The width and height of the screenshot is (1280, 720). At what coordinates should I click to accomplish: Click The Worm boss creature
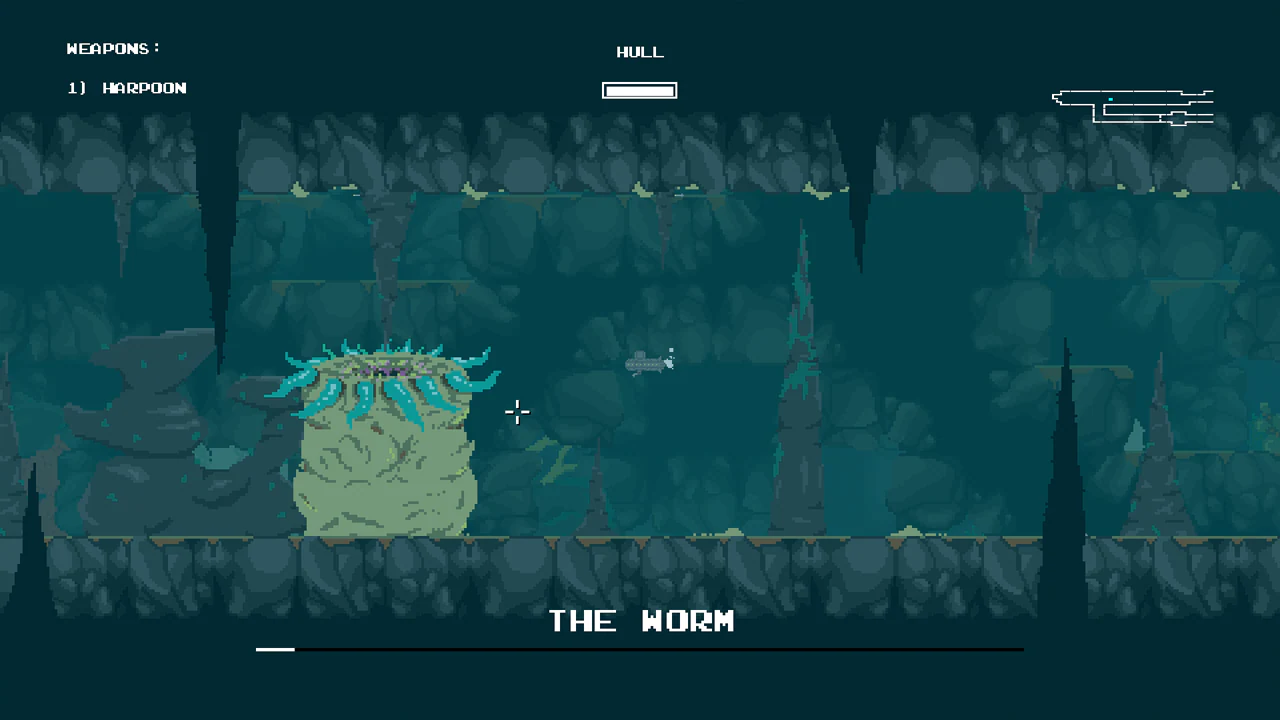click(x=385, y=450)
